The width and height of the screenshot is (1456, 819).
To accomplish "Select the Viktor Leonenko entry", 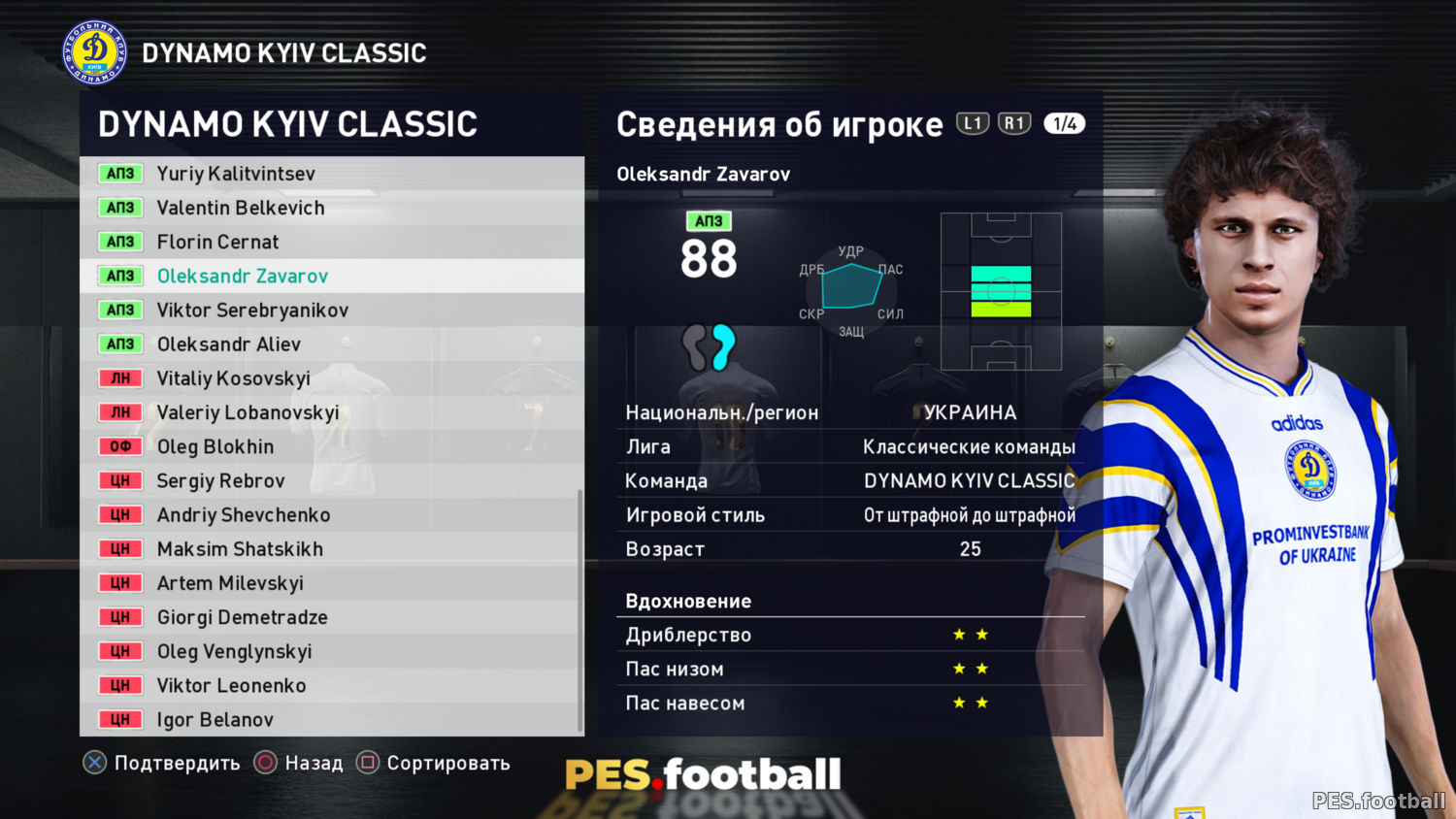I will tap(231, 686).
